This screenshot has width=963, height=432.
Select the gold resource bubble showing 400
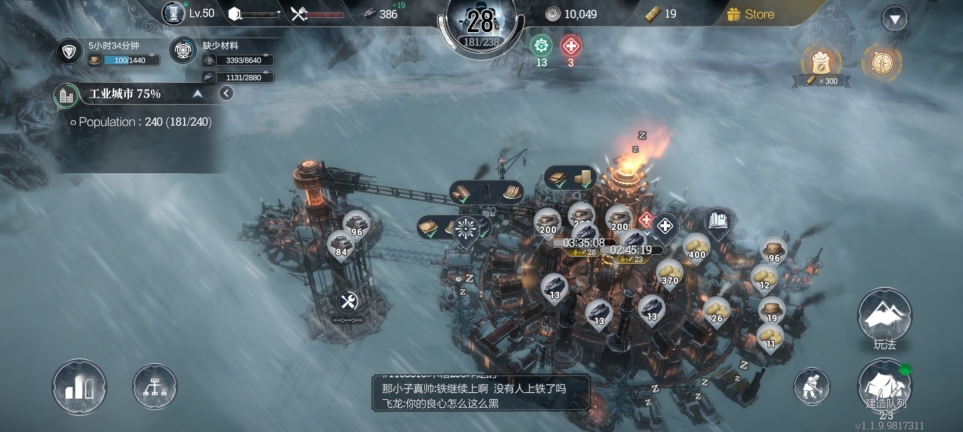point(695,246)
